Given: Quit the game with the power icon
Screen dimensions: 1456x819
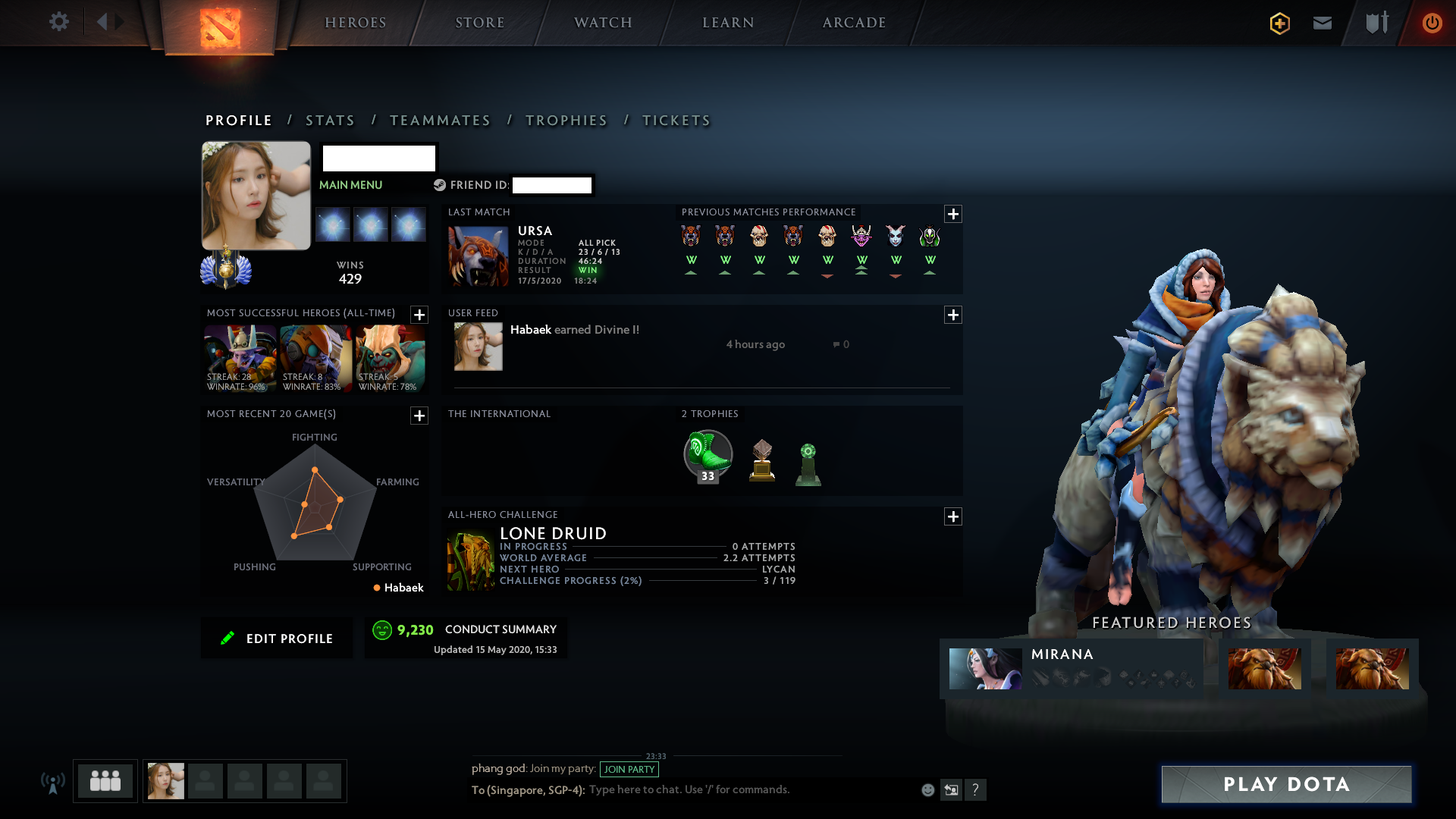Looking at the screenshot, I should [x=1432, y=23].
